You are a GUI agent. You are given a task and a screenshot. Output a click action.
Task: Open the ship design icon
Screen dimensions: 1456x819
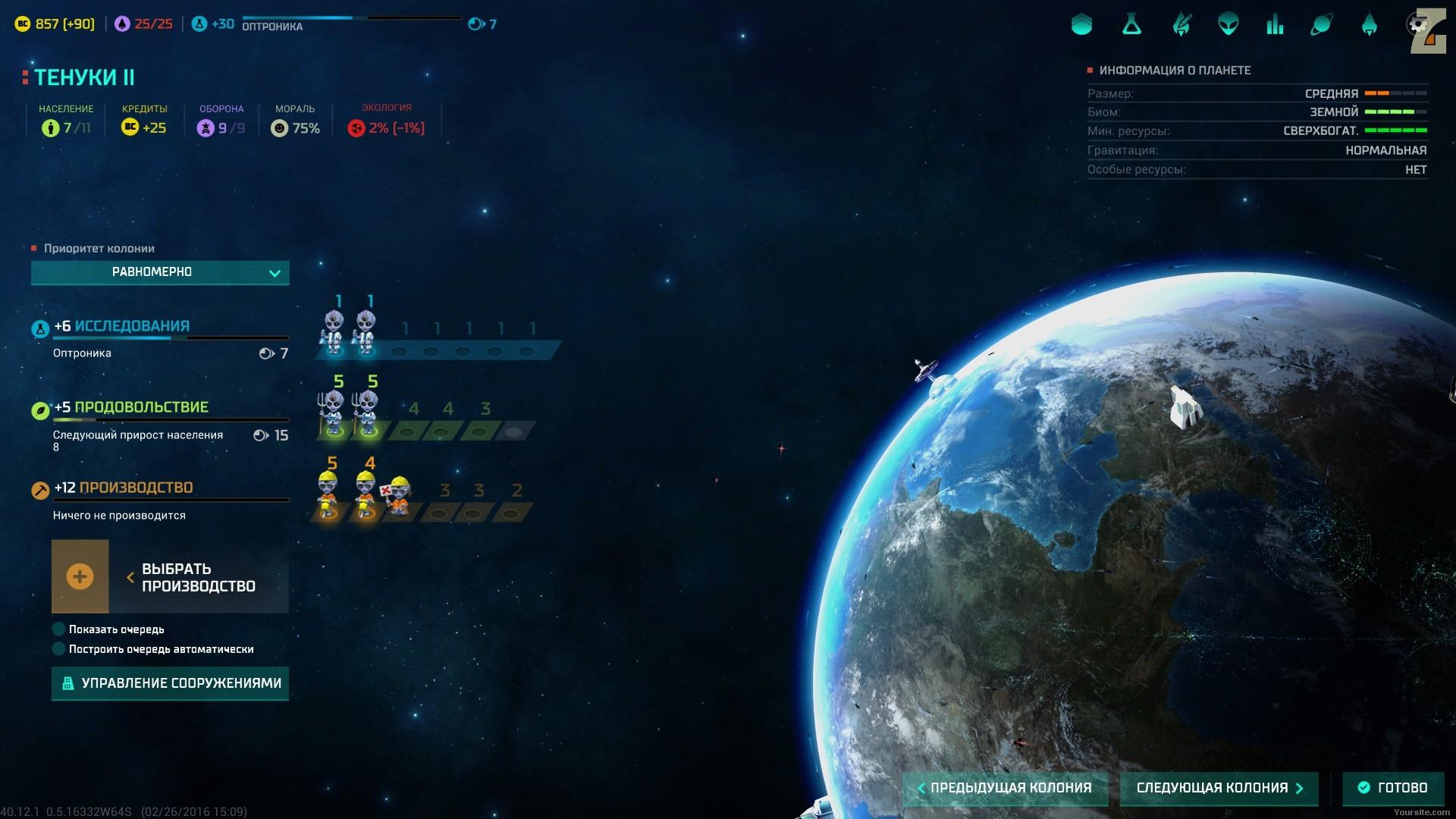[x=1181, y=25]
